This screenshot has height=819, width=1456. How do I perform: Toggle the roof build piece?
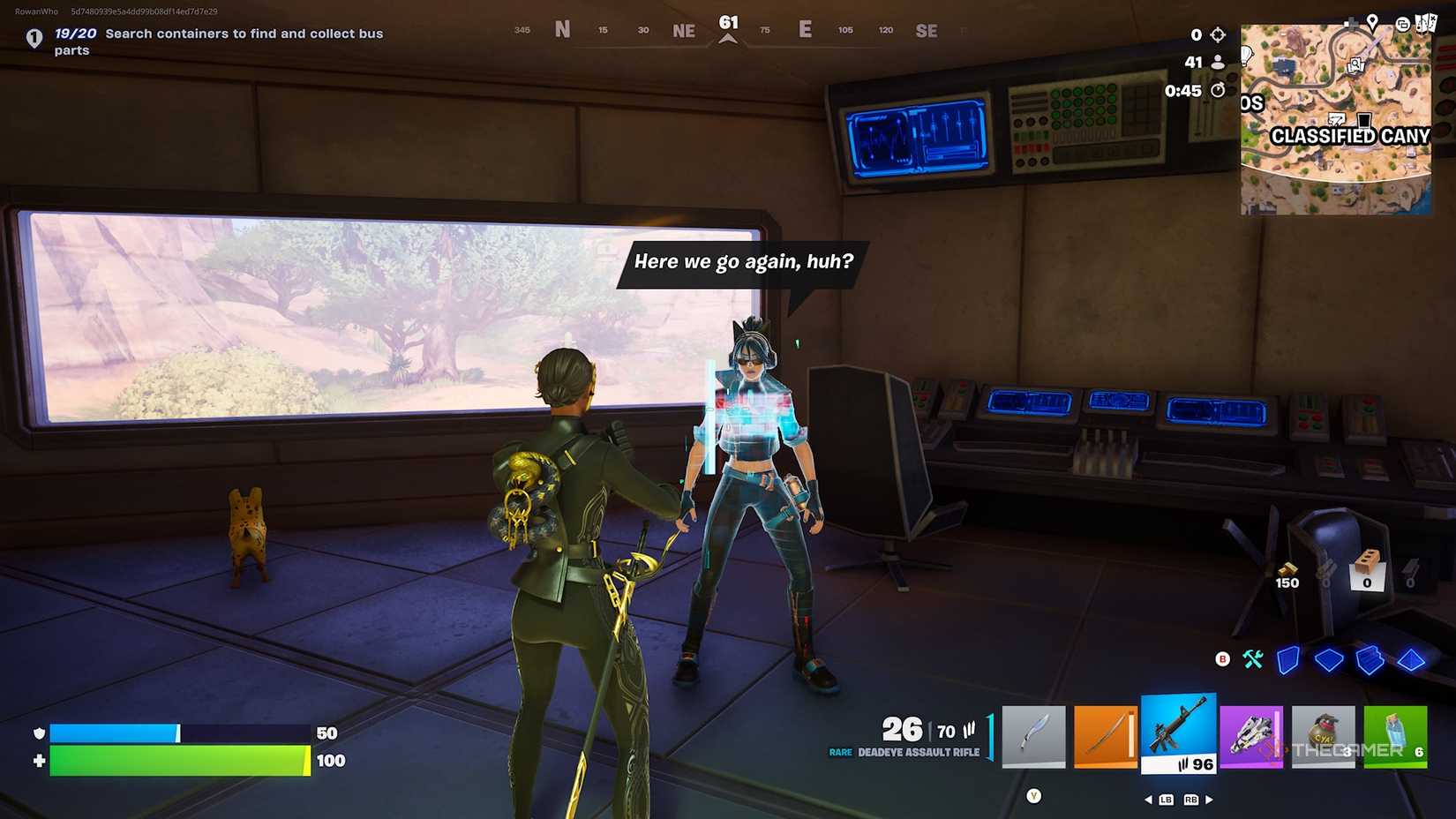pos(1411,660)
